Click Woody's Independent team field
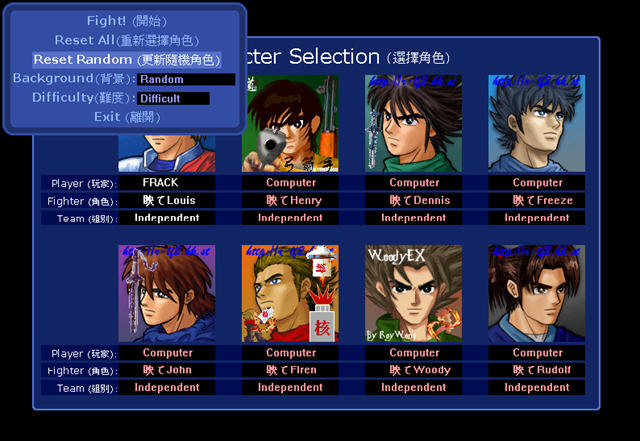 tap(414, 387)
